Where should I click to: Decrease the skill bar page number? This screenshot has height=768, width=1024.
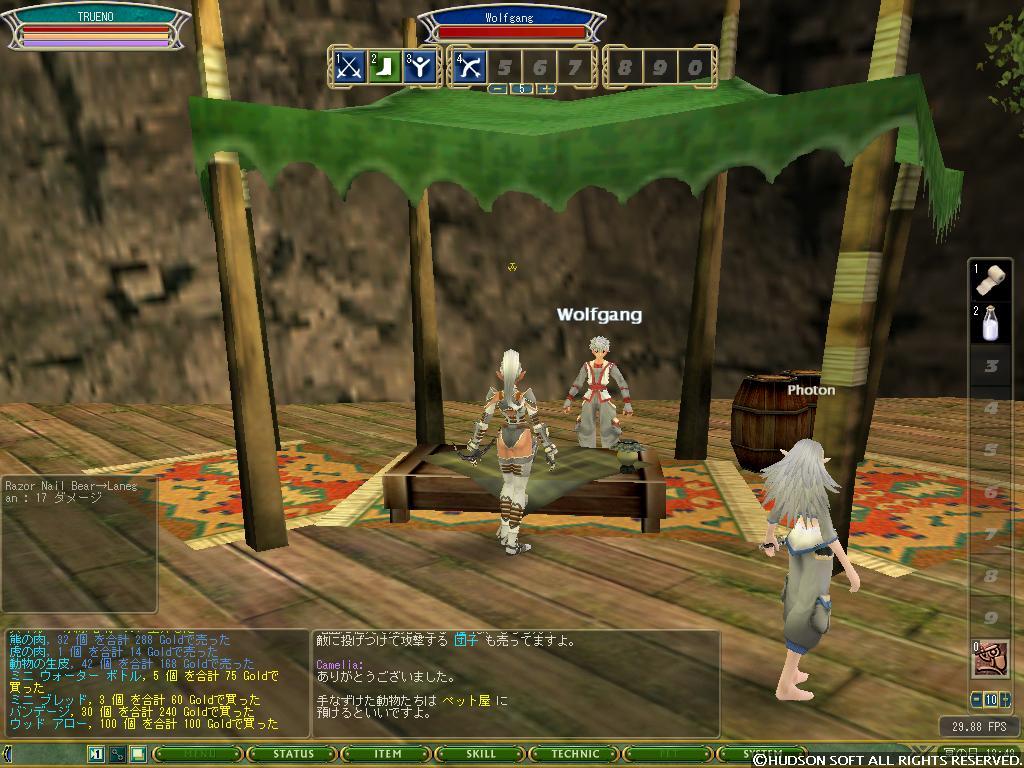(497, 89)
